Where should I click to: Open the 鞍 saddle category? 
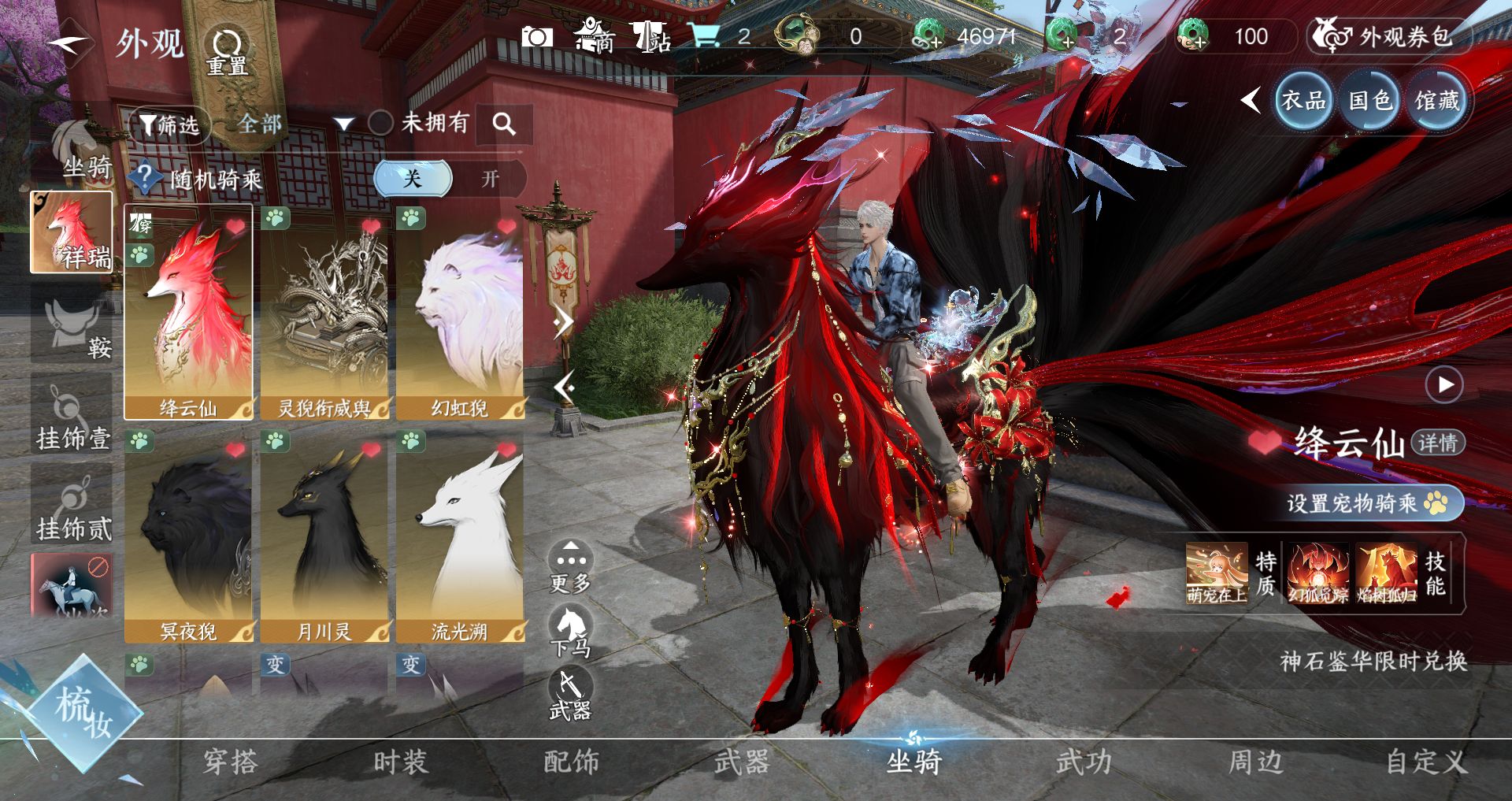(x=72, y=325)
